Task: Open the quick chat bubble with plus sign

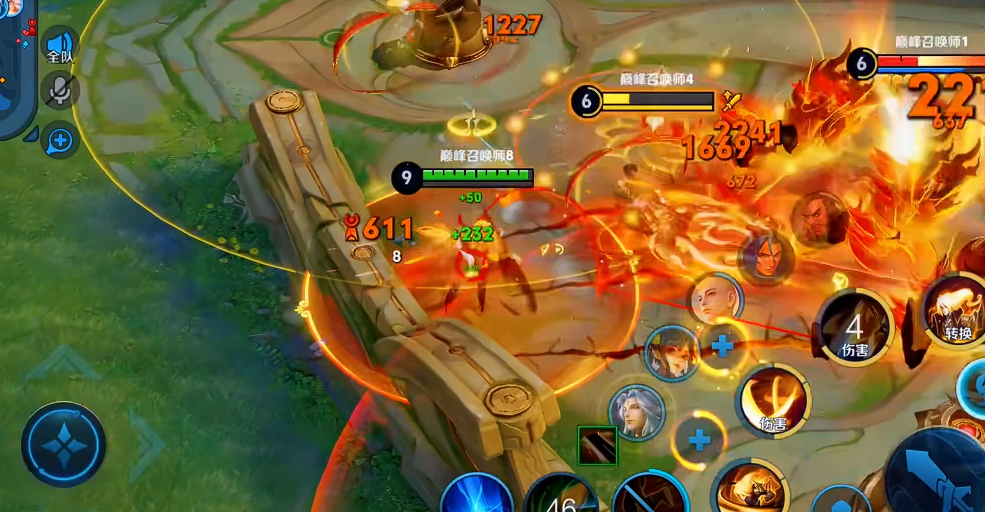Action: [x=60, y=140]
